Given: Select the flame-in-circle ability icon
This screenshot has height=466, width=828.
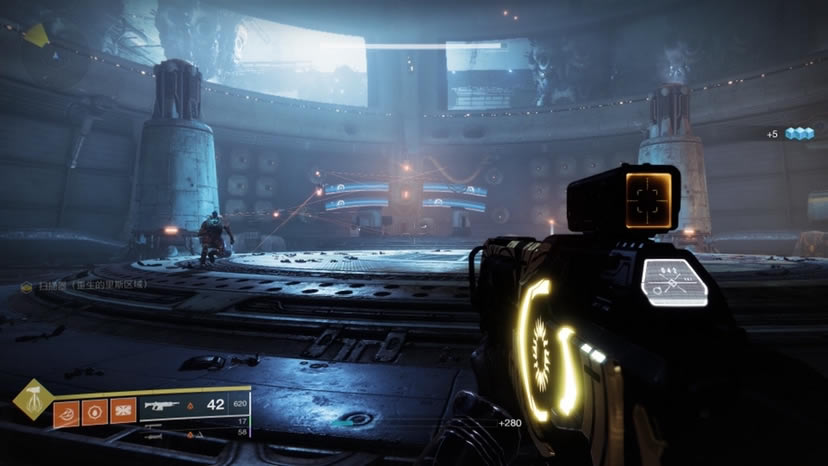Looking at the screenshot, I should coord(95,411).
